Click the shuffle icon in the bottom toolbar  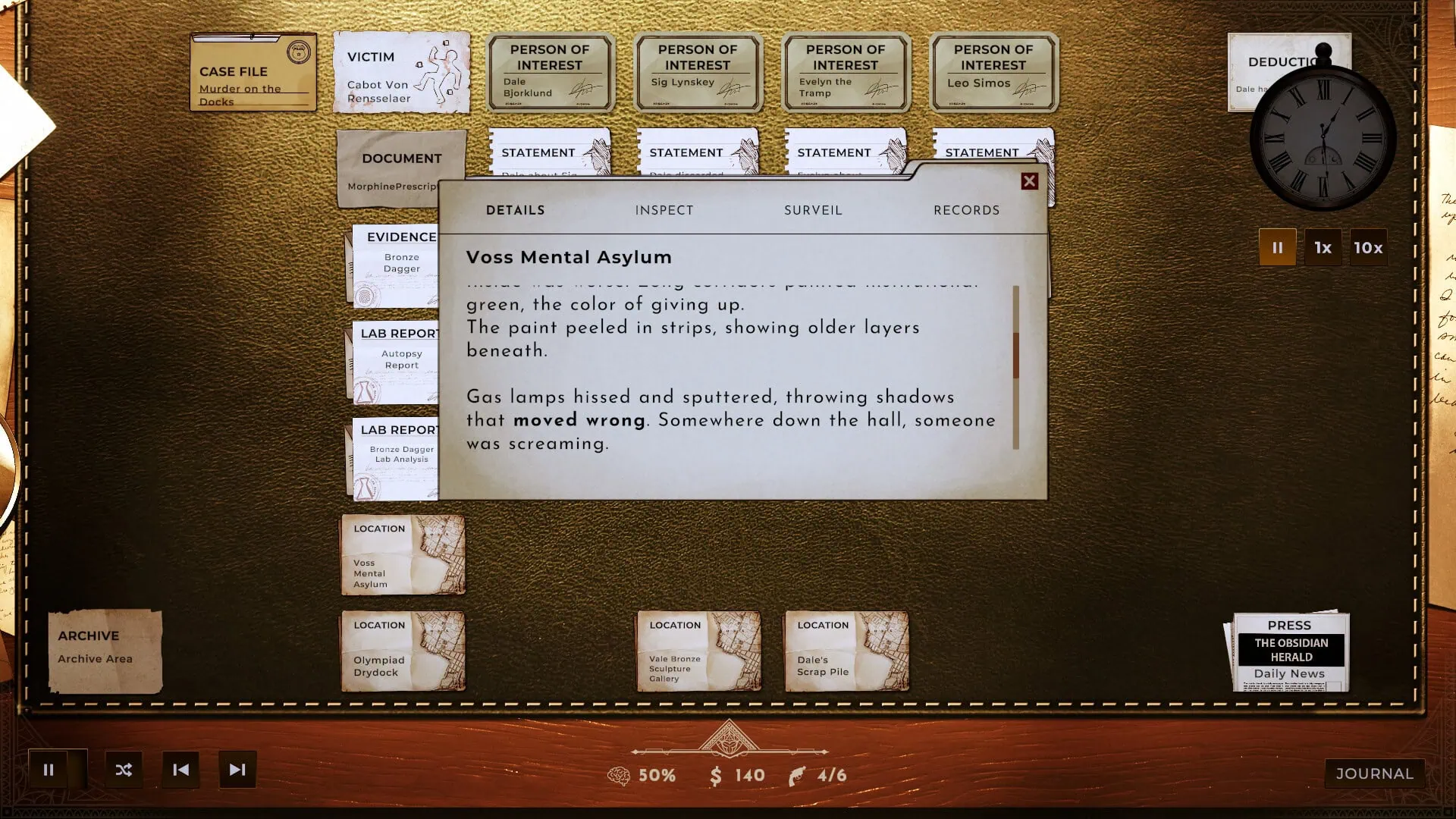(124, 769)
